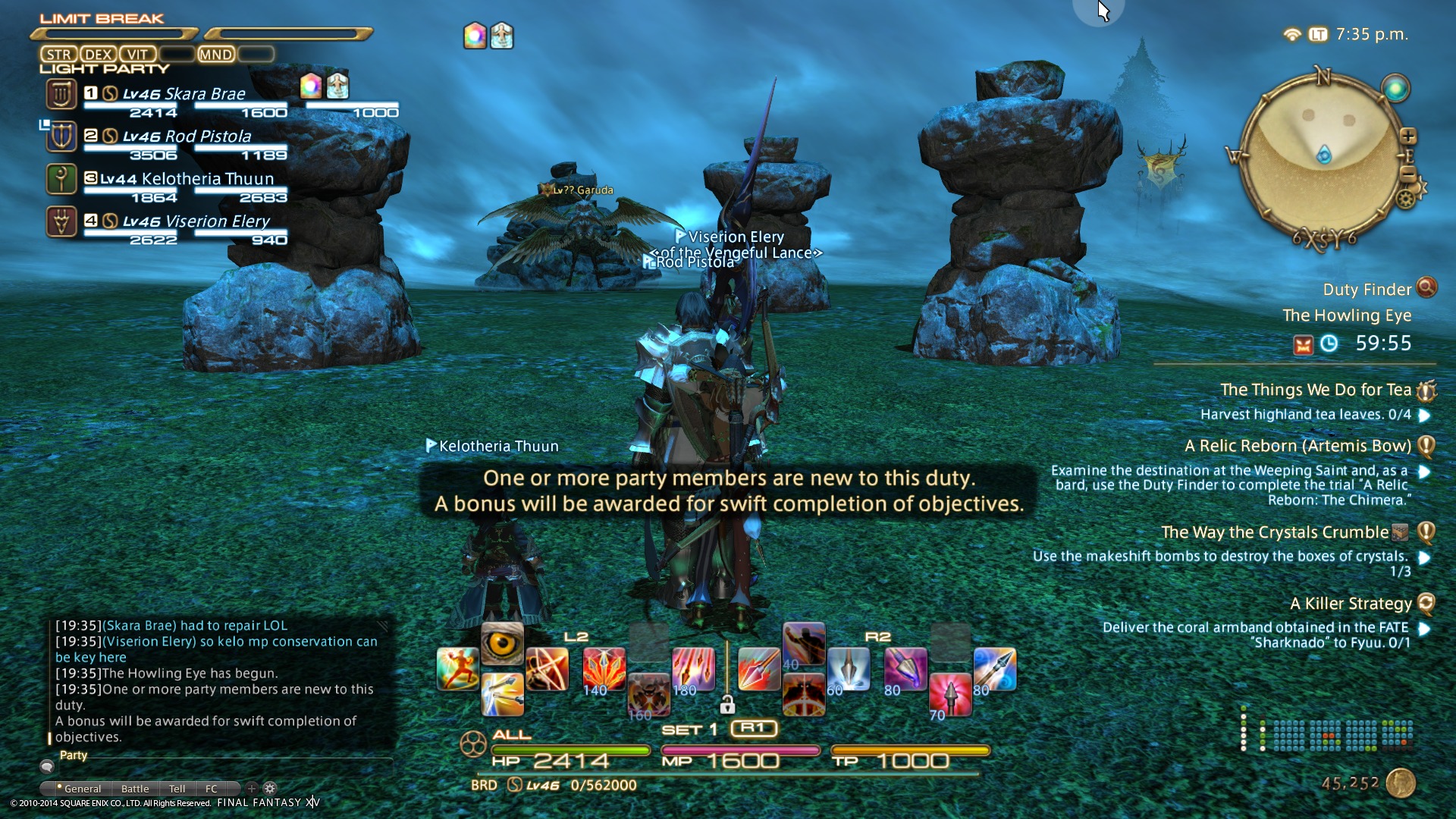The height and width of the screenshot is (819, 1456).
Task: Use the fanned red arrows skill costing 140
Action: pos(604,669)
